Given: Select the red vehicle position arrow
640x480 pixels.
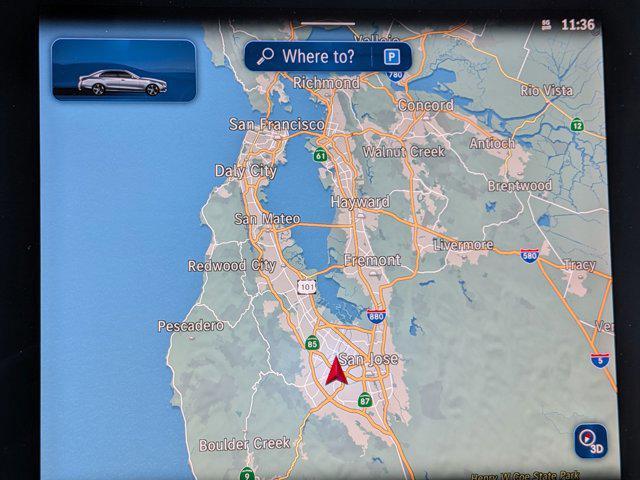Looking at the screenshot, I should 336,371.
